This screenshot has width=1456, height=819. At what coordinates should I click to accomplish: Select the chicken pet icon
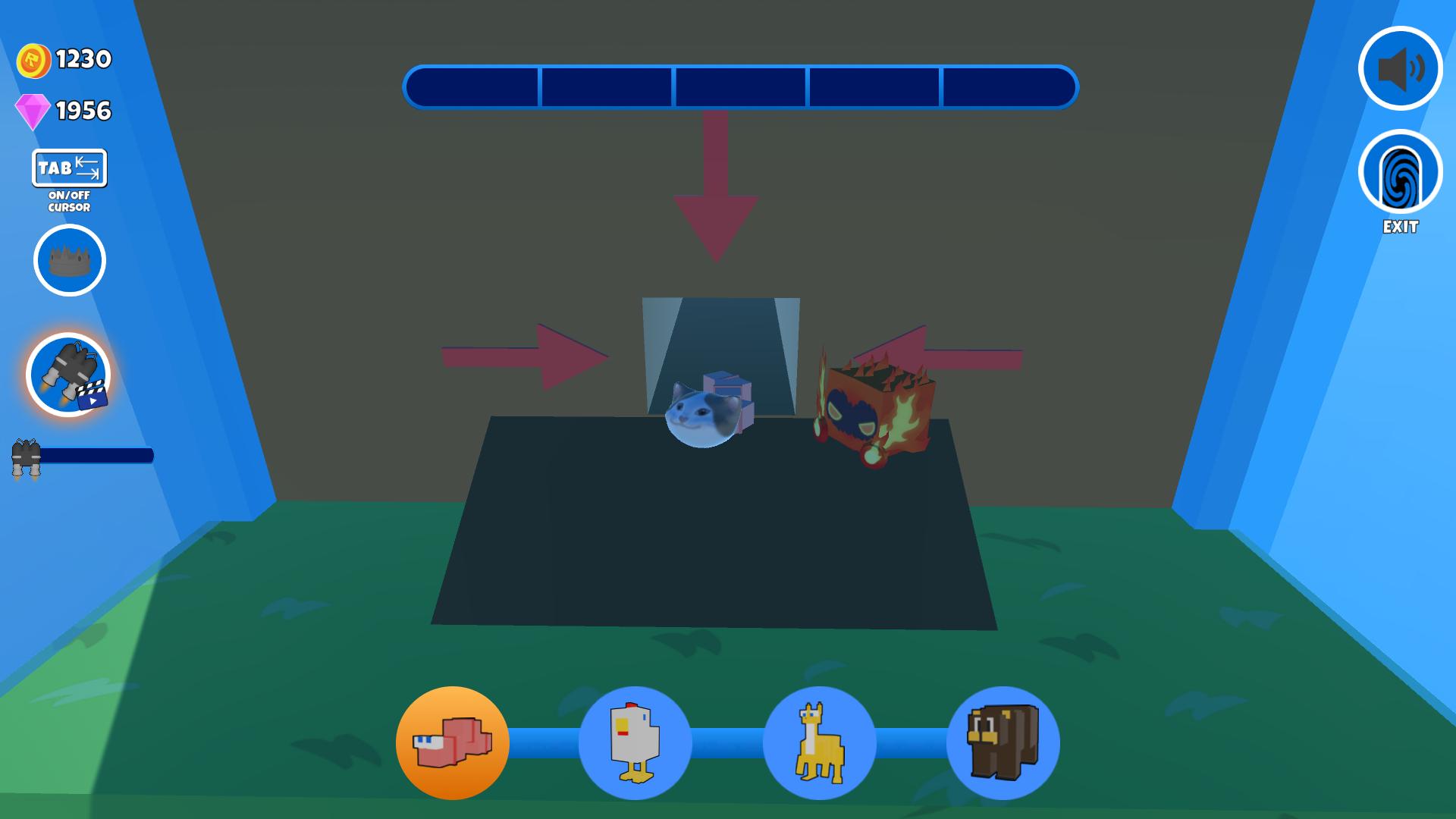coord(635,744)
